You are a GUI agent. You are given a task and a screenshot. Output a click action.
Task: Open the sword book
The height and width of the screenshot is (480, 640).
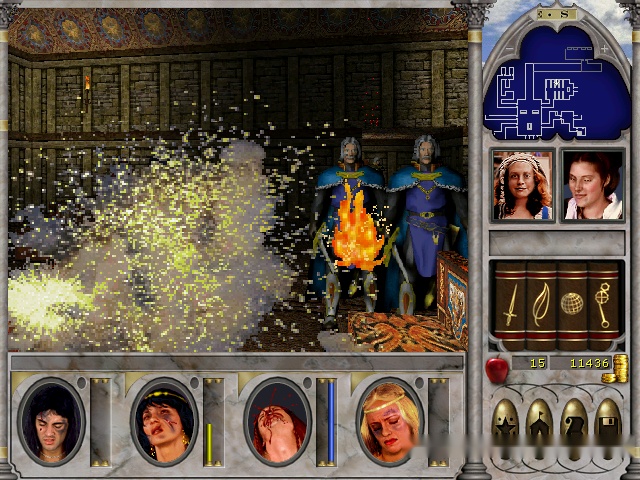coord(509,300)
